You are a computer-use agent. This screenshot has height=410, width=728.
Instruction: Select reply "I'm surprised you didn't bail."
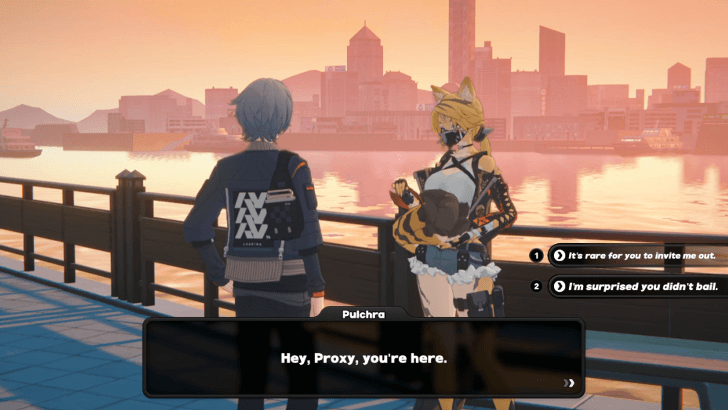coord(637,286)
